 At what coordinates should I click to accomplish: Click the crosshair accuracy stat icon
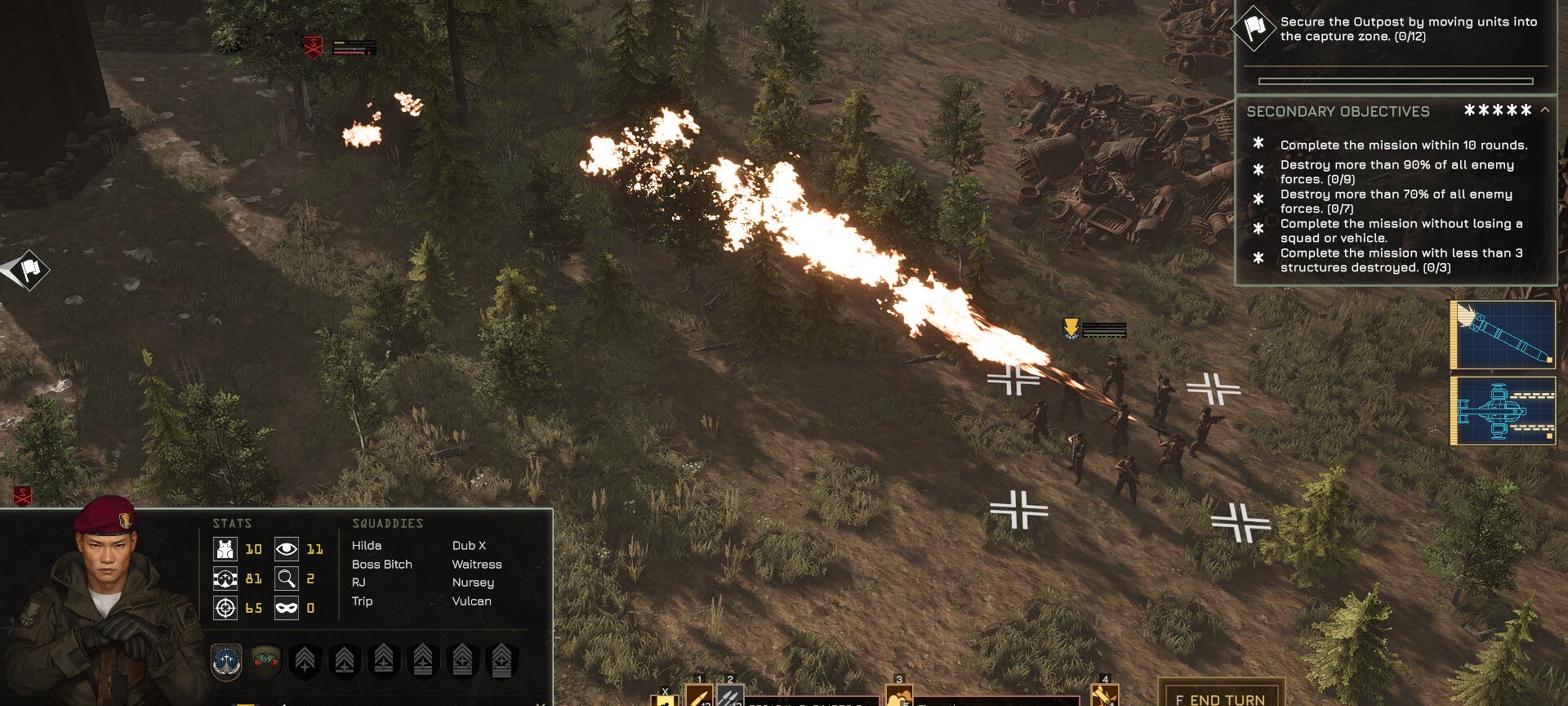[225, 608]
